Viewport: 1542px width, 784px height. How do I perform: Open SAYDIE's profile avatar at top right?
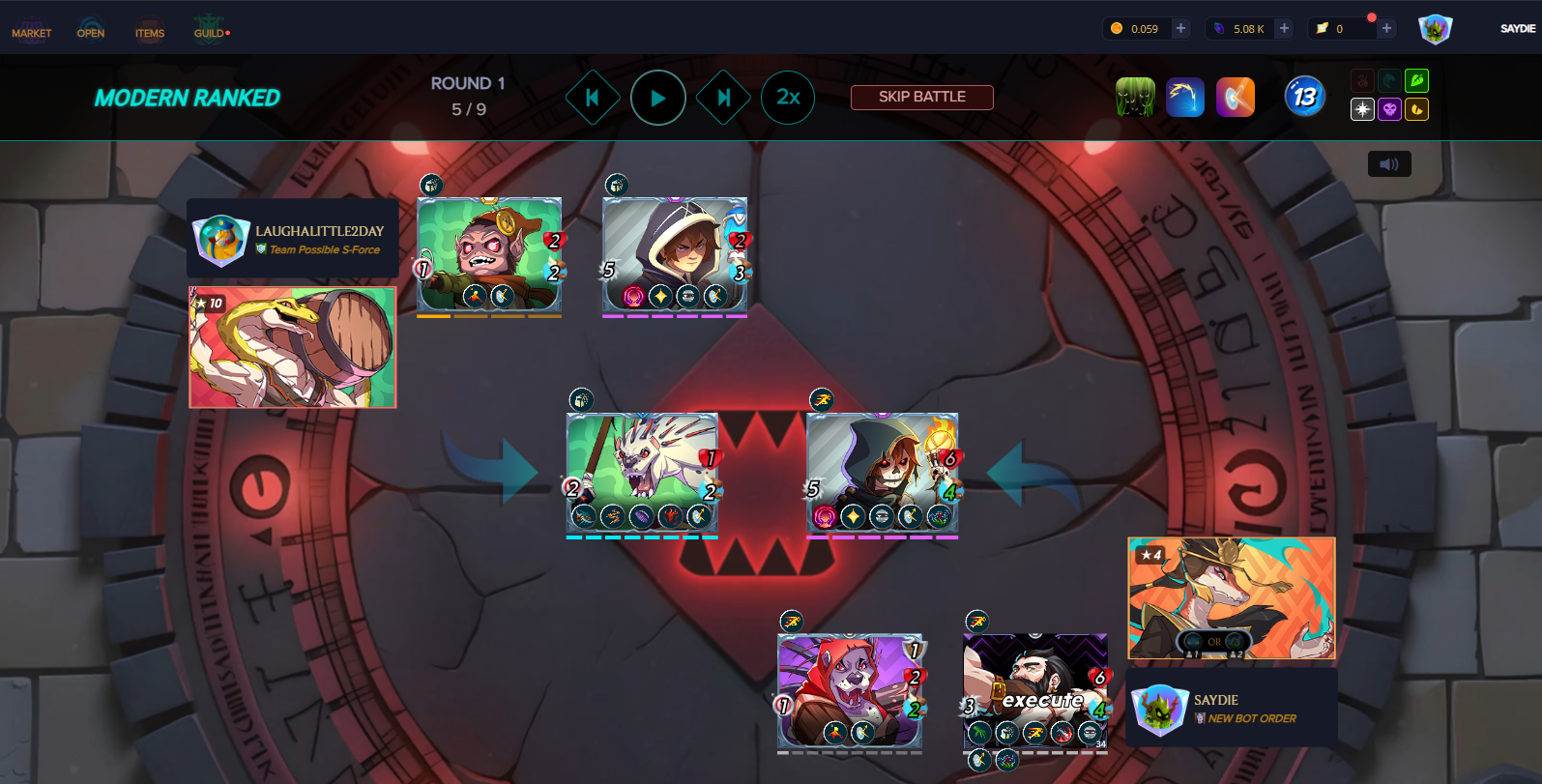[x=1435, y=29]
